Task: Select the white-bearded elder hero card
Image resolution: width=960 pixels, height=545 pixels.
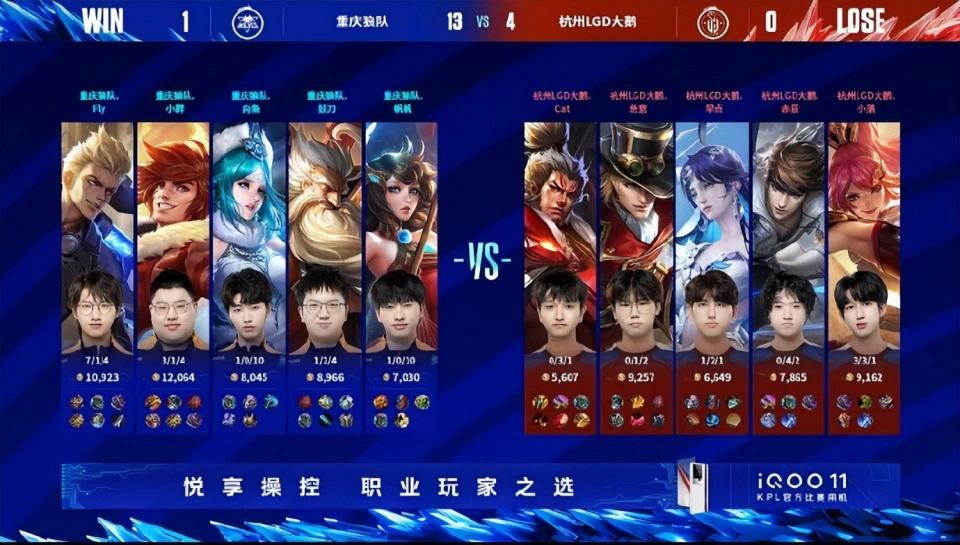Action: 325,200
